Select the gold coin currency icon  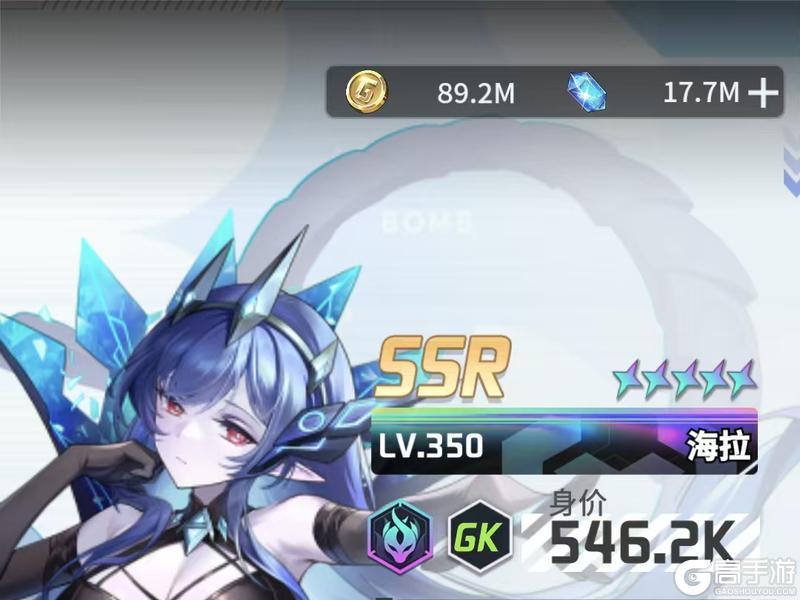366,93
